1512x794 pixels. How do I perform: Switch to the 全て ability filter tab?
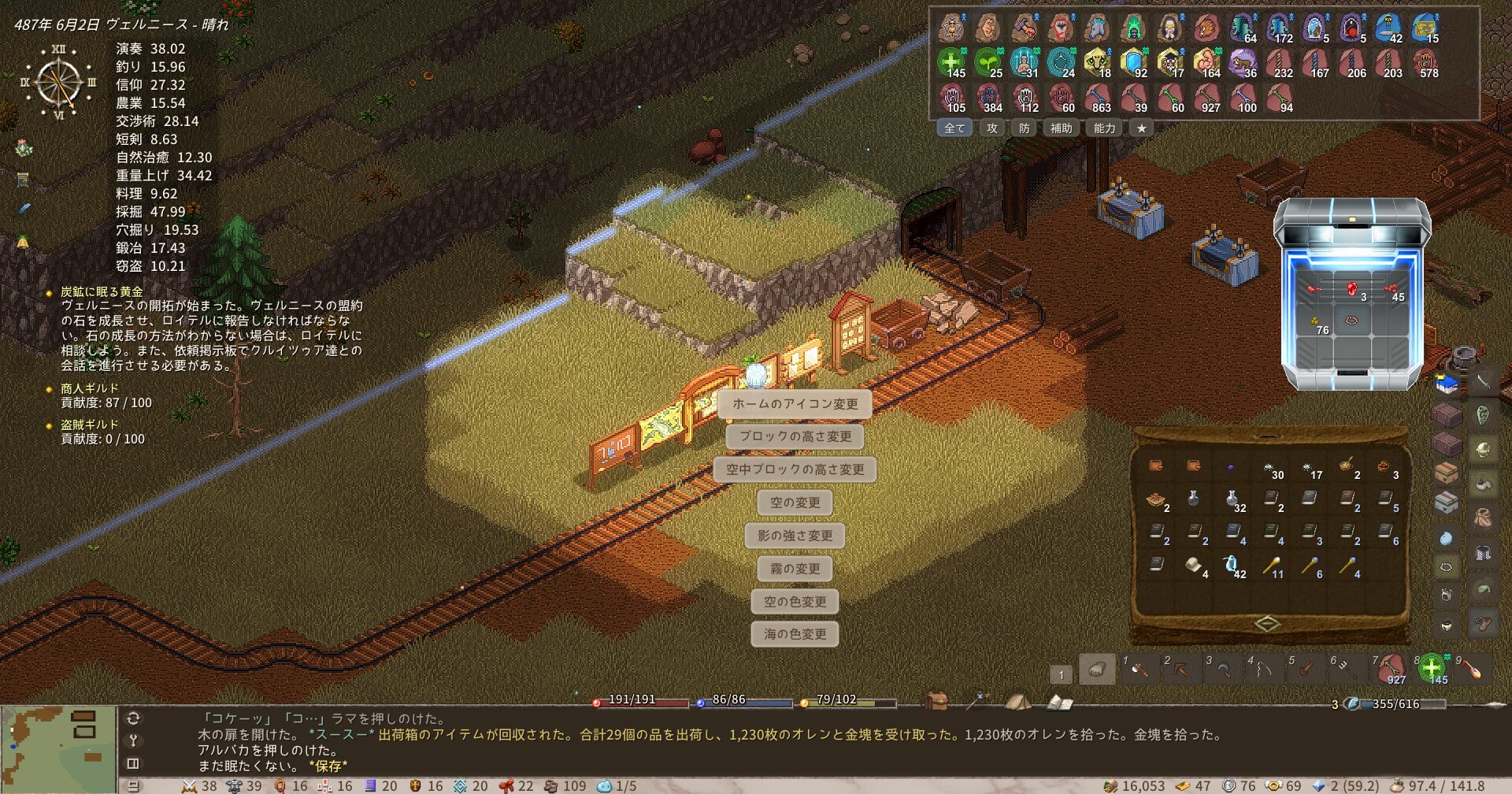[954, 128]
